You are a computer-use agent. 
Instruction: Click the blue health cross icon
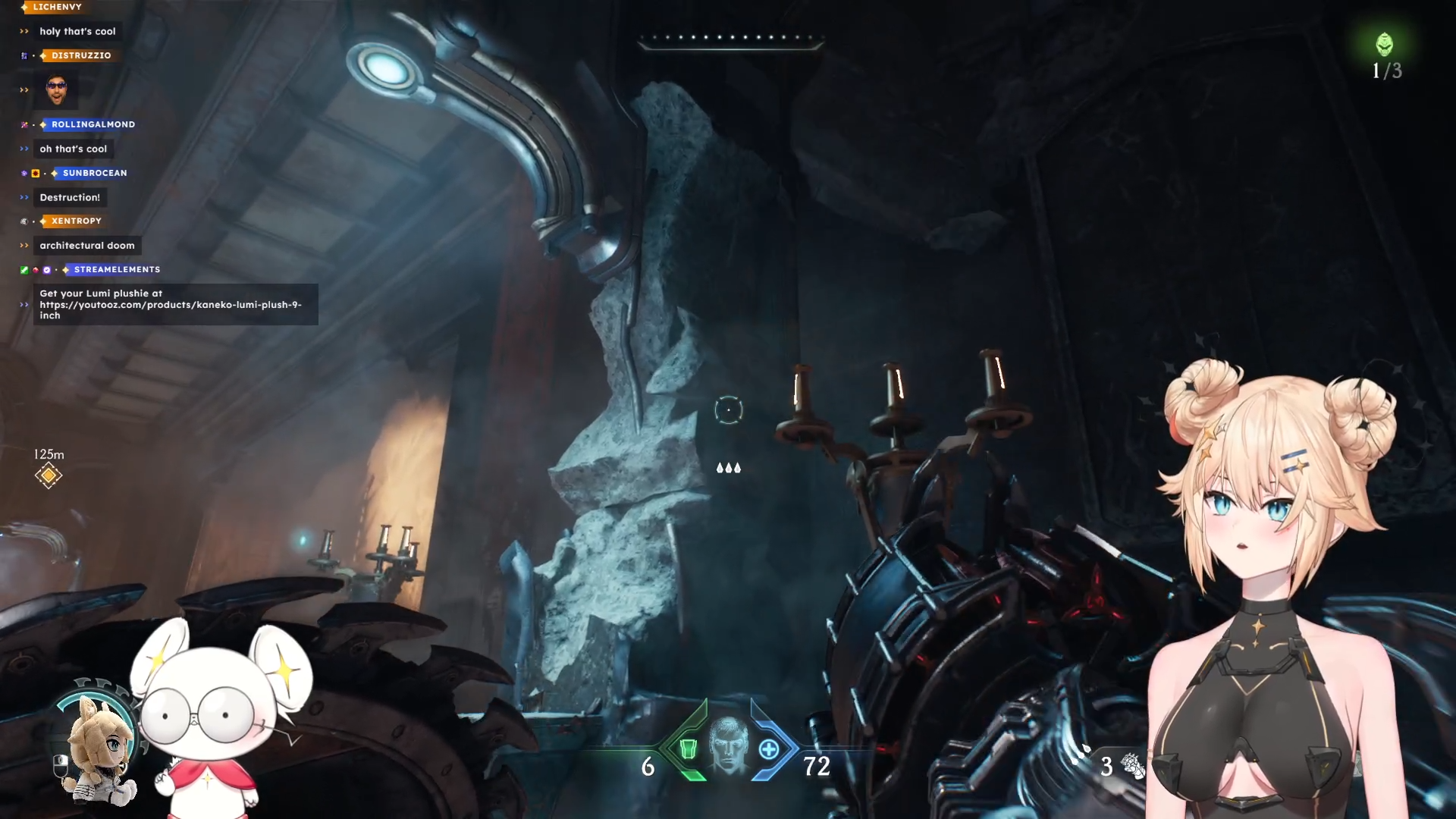(769, 749)
